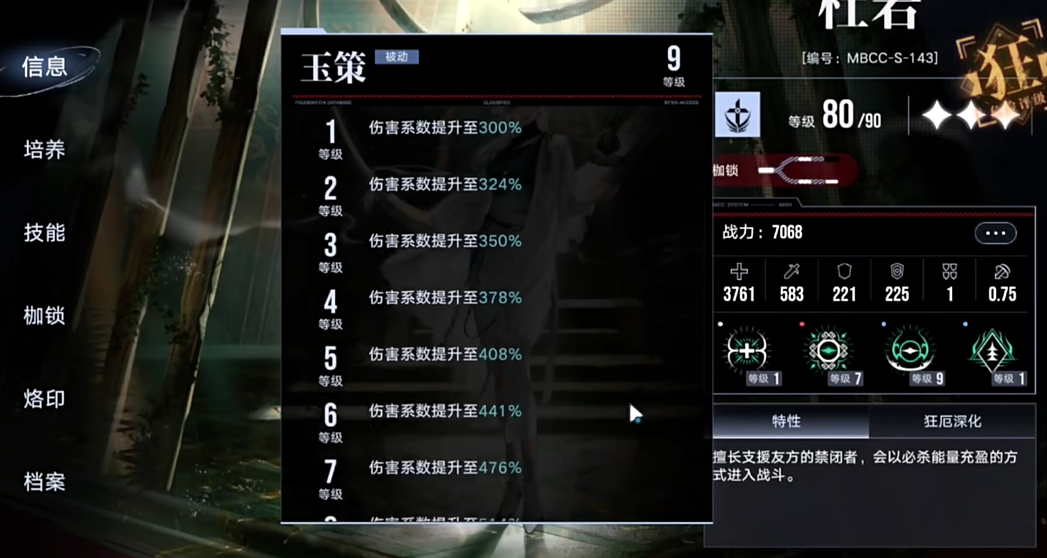Switch to the 烙印 brand section
The height and width of the screenshot is (558, 1047).
tap(45, 399)
